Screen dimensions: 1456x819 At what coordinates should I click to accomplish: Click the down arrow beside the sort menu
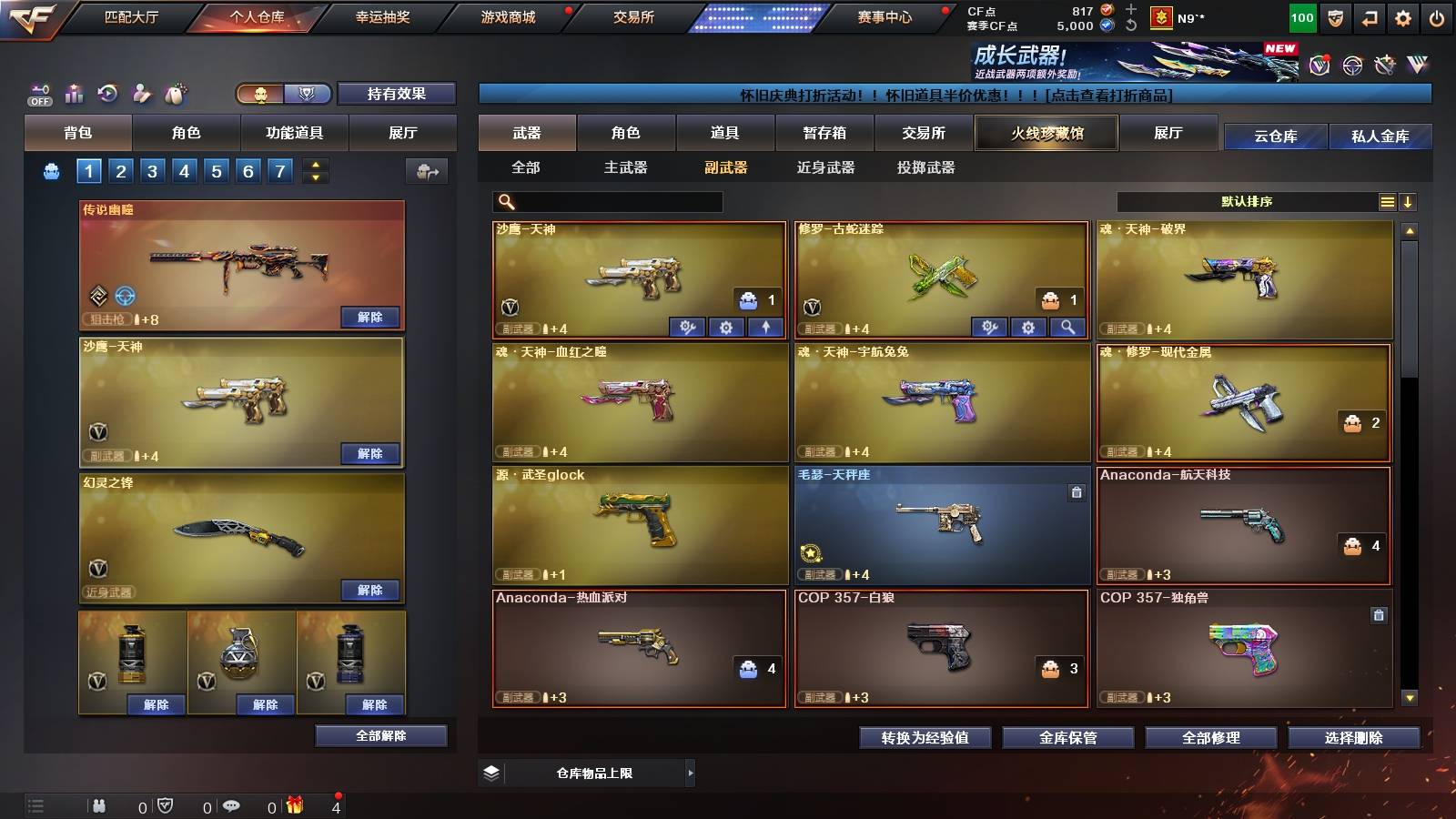(x=1409, y=202)
